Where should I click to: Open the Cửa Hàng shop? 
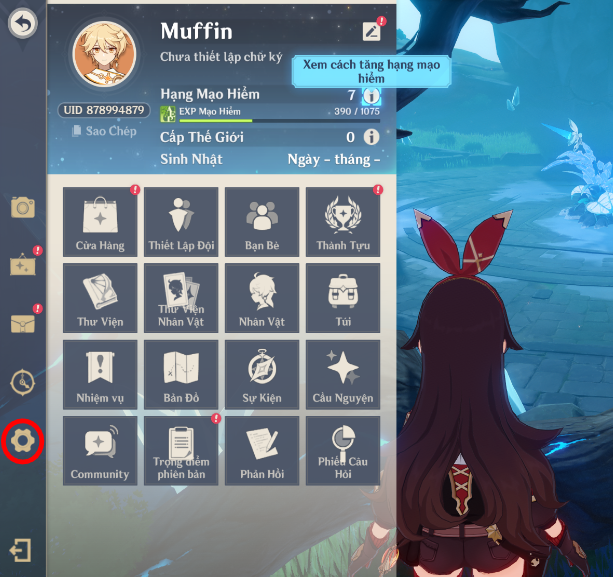100,221
